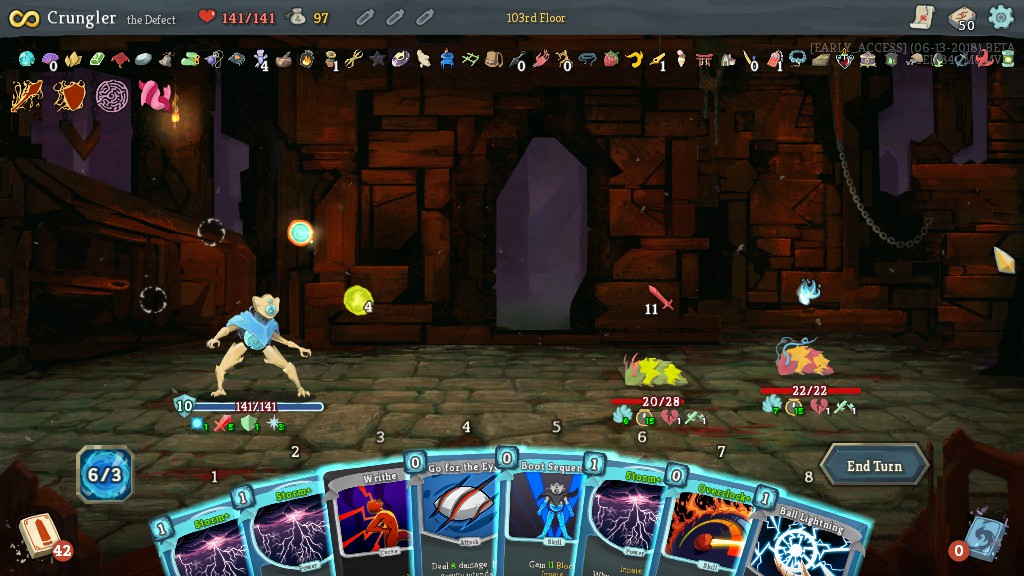Open the settings gear menu
Viewport: 1024px width, 576px height.
pyautogui.click(x=1001, y=17)
